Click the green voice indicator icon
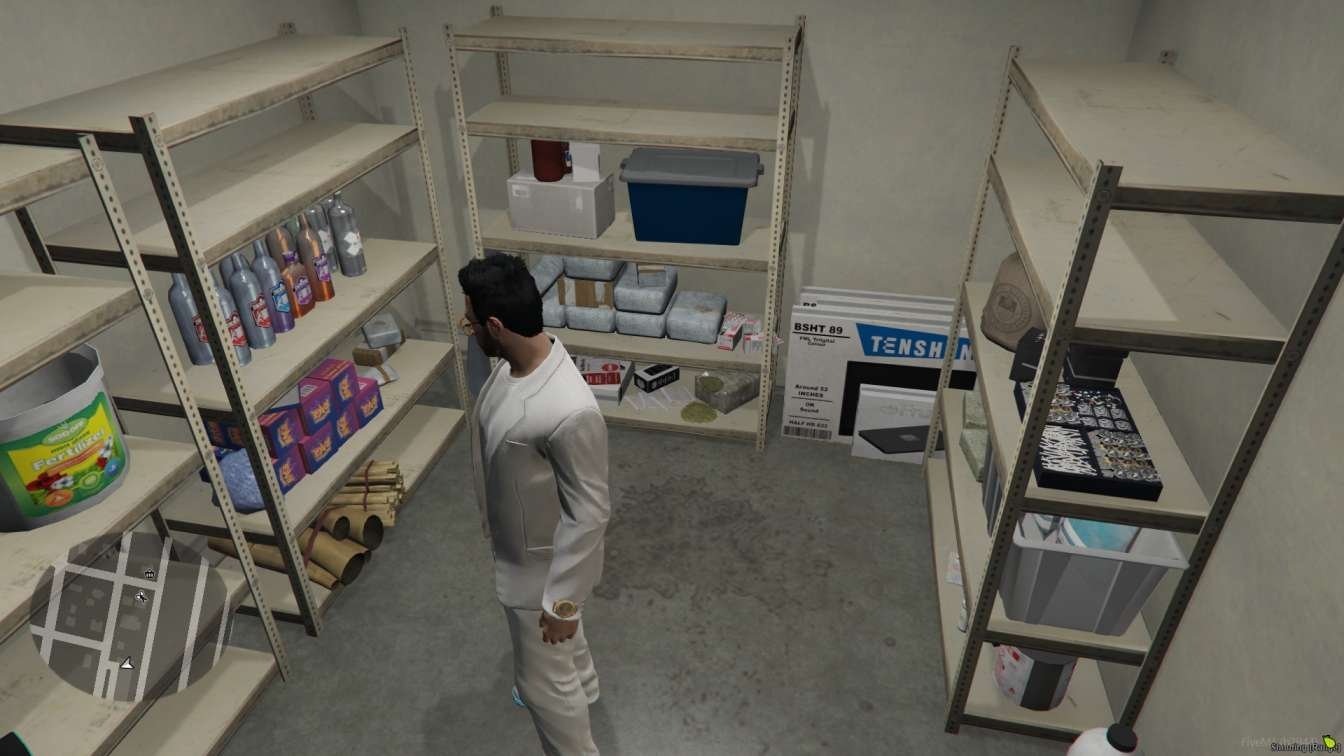Viewport: 1344px width, 756px height. coord(1329,742)
